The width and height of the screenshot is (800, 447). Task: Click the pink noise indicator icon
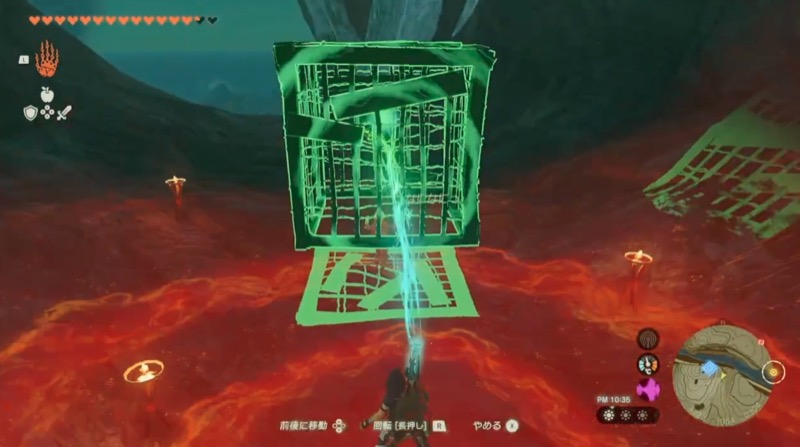[649, 387]
